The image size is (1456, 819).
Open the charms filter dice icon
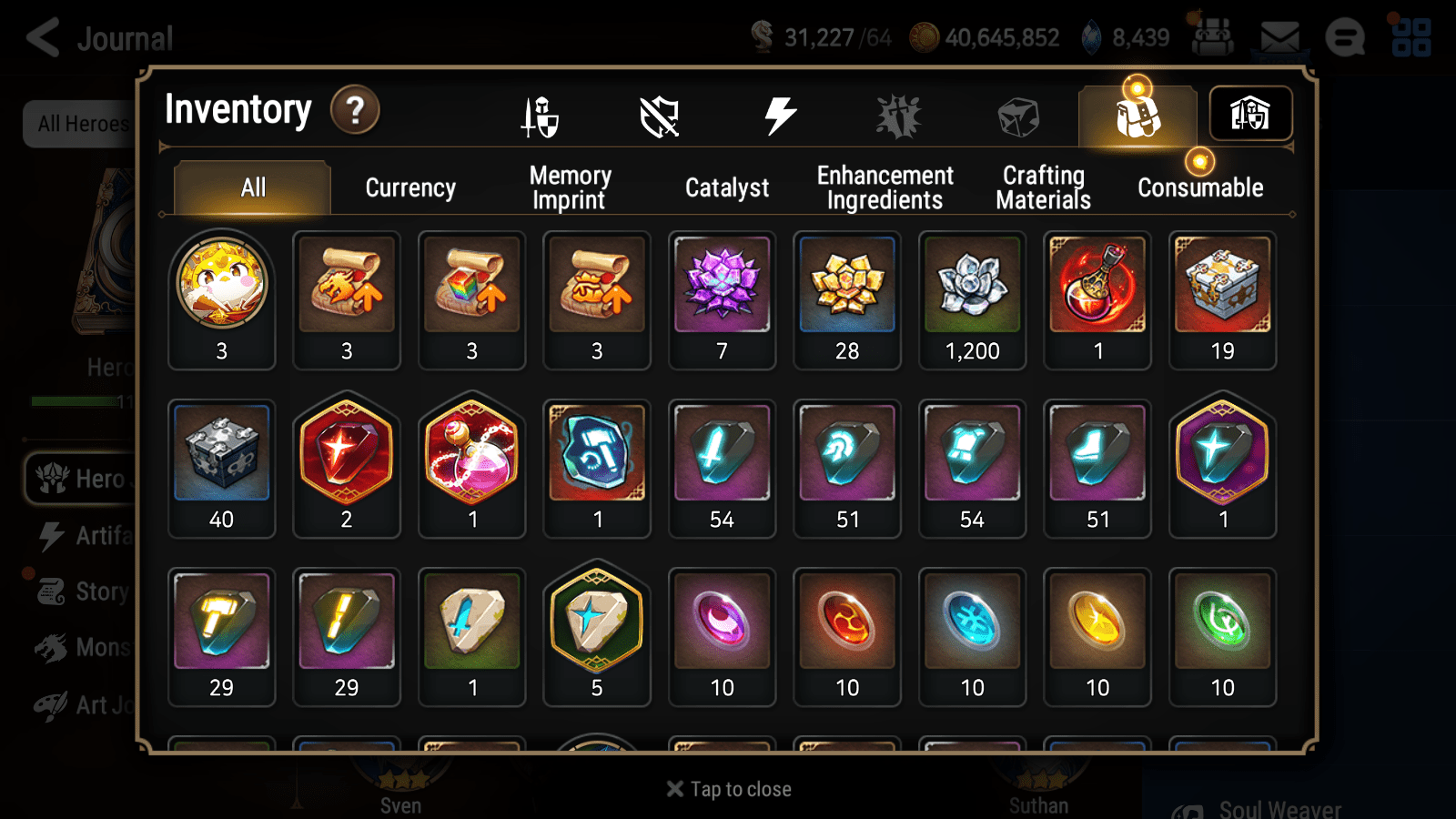pos(1016,113)
